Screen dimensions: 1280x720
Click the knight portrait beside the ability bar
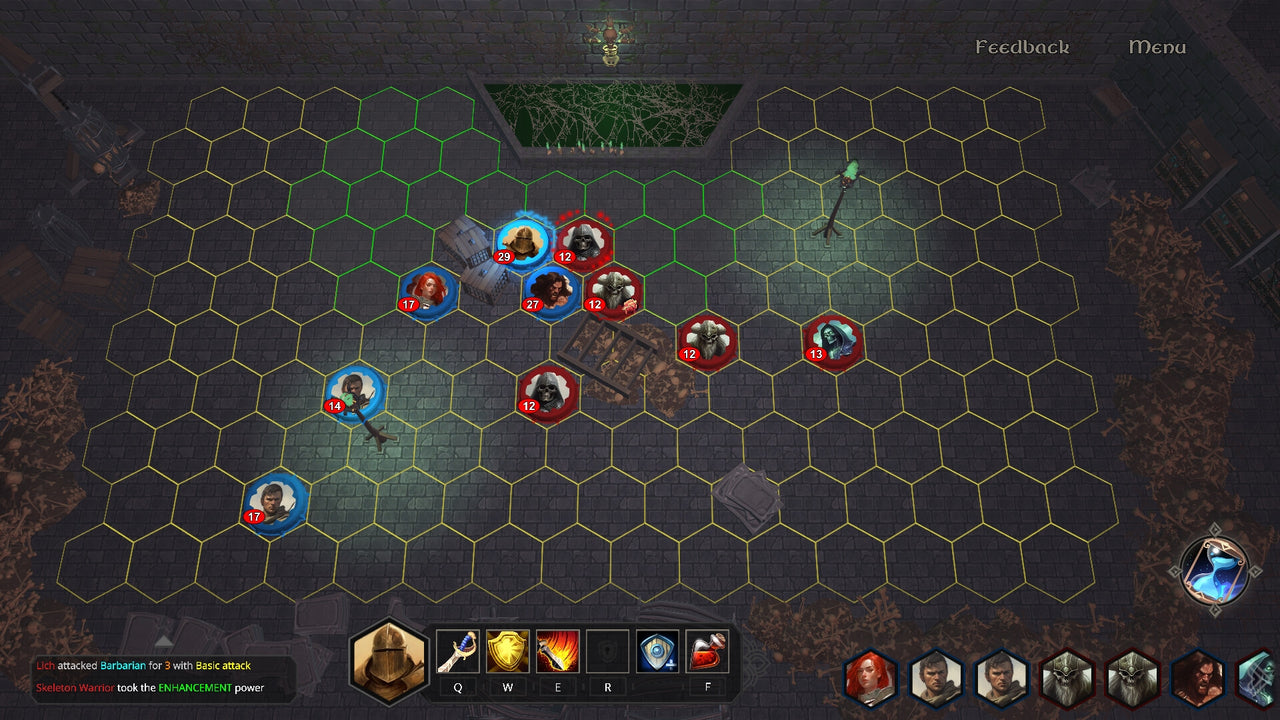point(388,655)
